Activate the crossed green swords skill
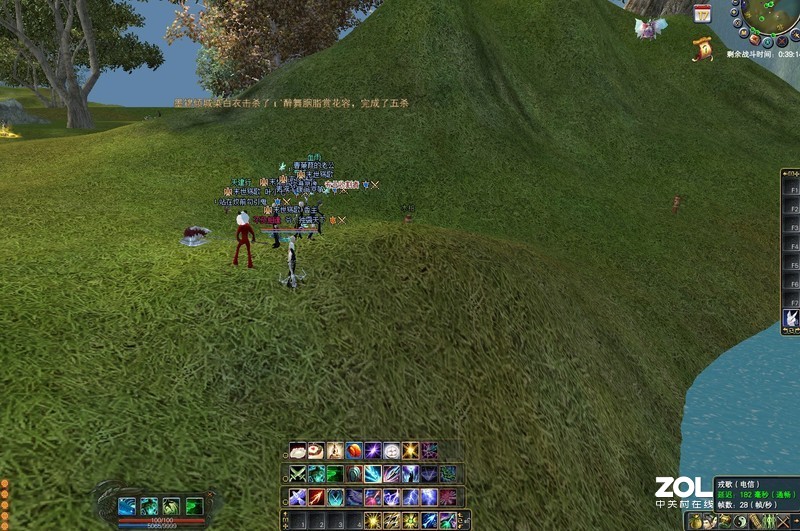The image size is (800, 531). point(297,474)
